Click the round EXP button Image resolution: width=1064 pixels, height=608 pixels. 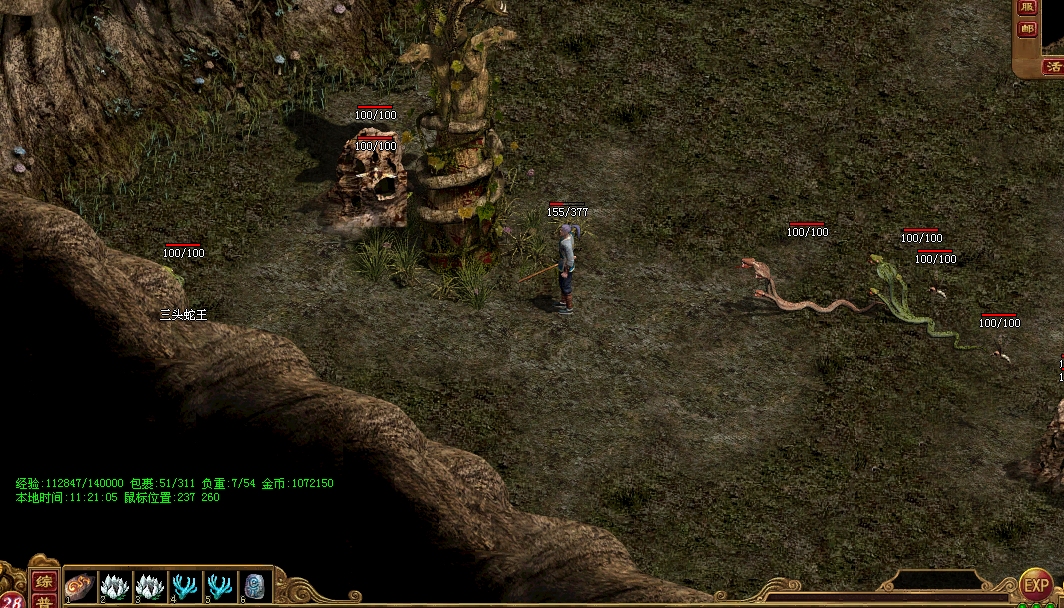[x=1036, y=584]
